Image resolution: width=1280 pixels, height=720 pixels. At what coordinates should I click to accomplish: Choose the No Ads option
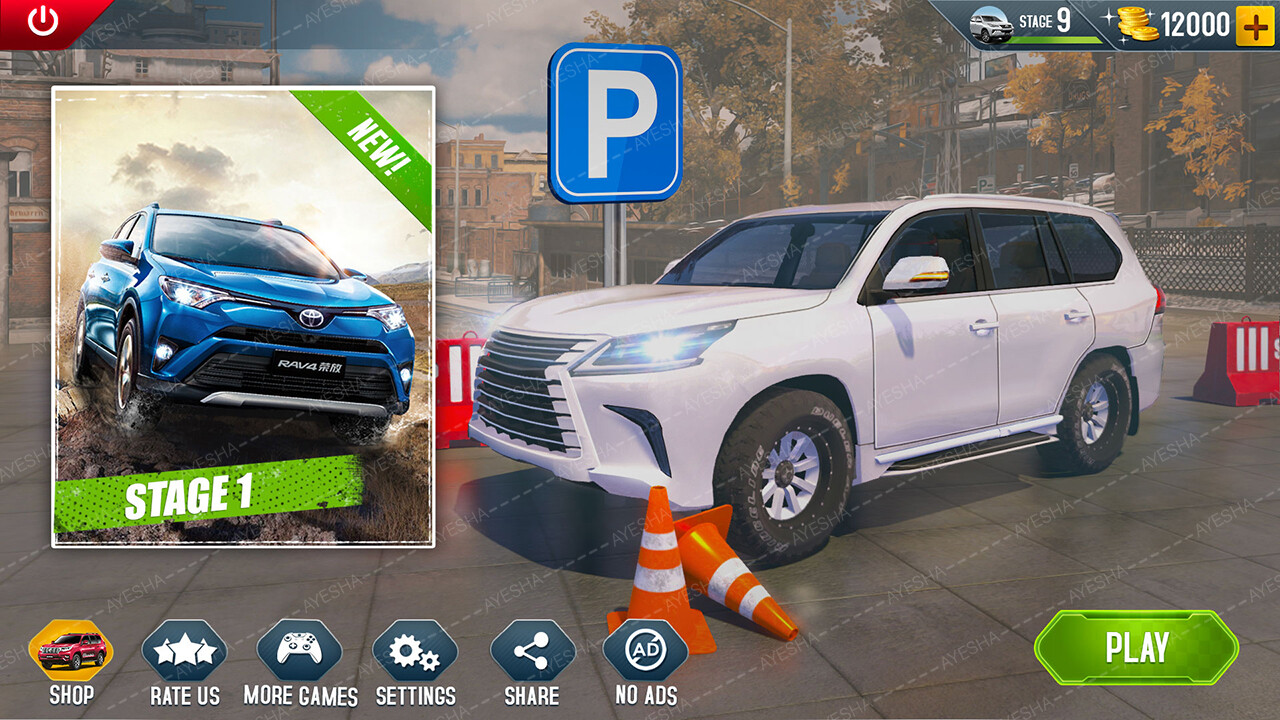[646, 651]
